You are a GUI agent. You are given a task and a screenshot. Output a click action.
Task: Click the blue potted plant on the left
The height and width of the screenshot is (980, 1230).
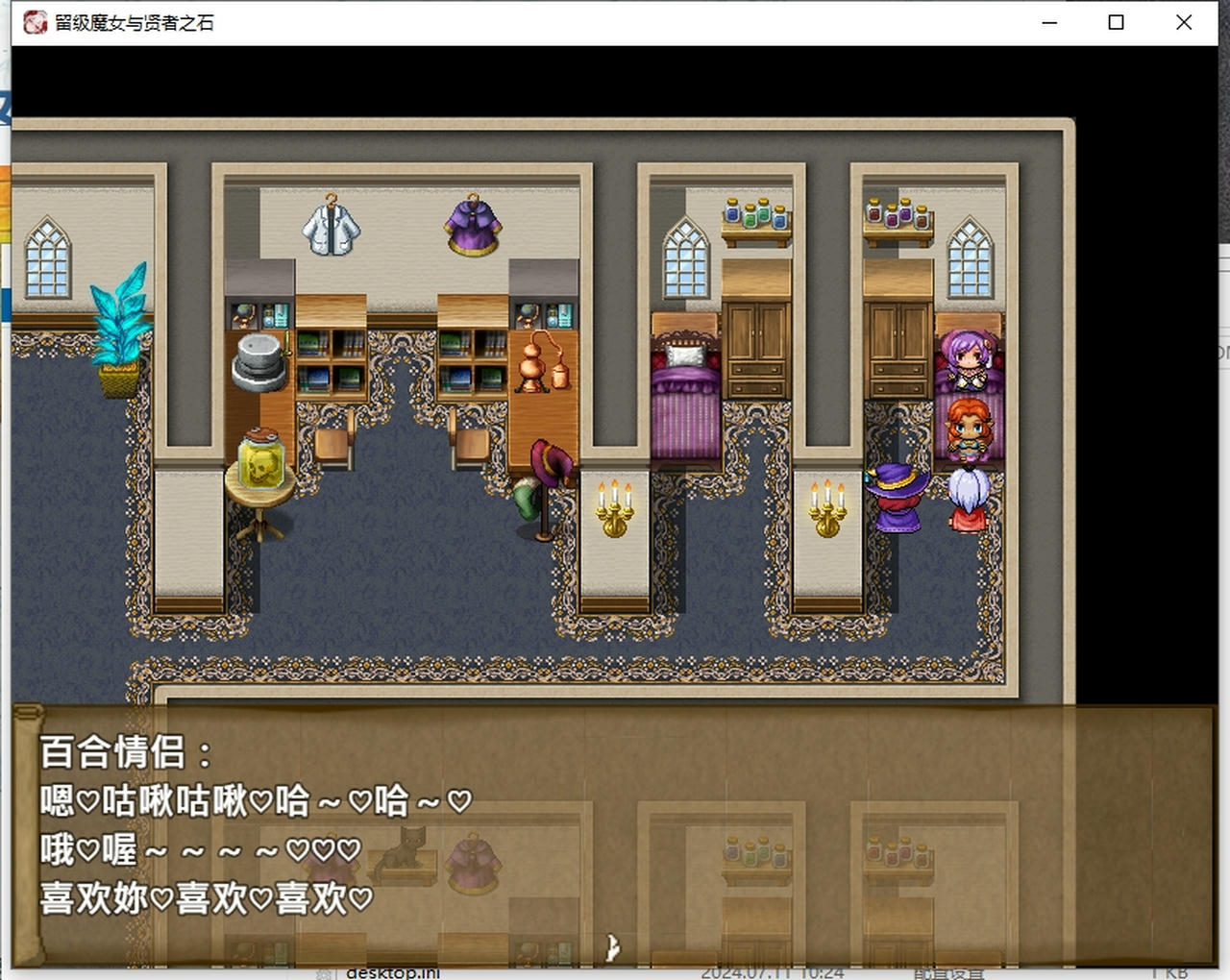pyautogui.click(x=119, y=327)
